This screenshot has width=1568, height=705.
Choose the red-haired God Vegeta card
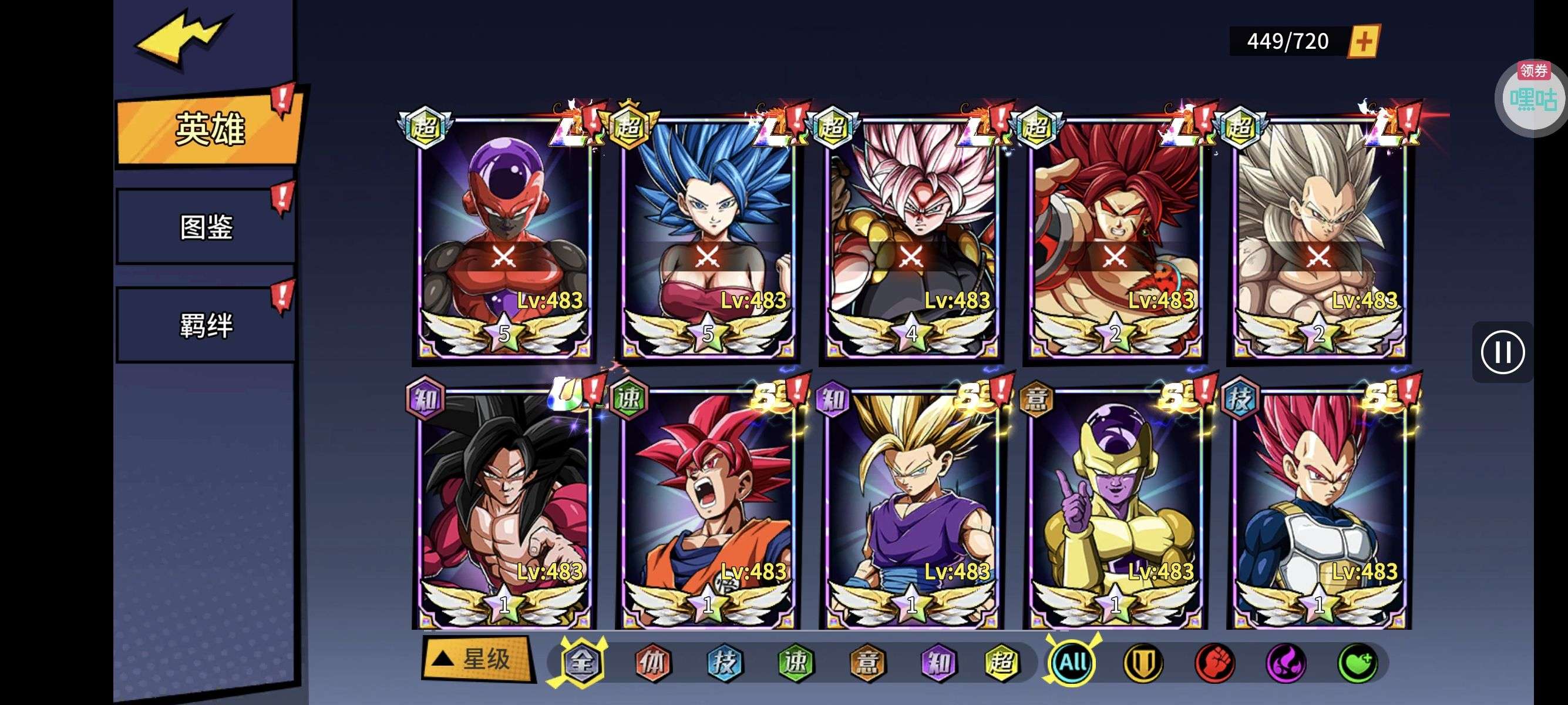pos(1318,508)
